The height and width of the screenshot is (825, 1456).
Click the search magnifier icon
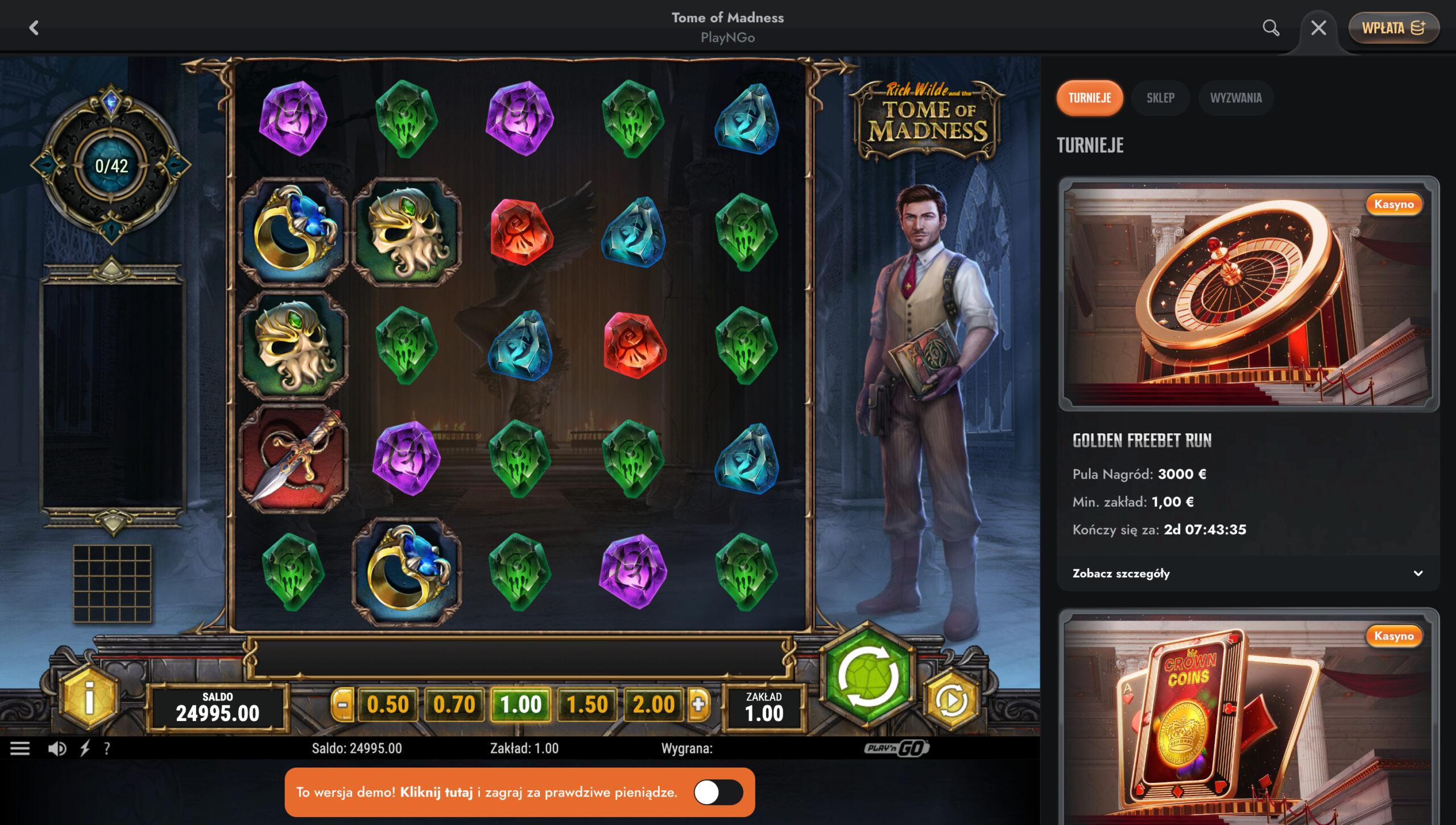[x=1271, y=27]
